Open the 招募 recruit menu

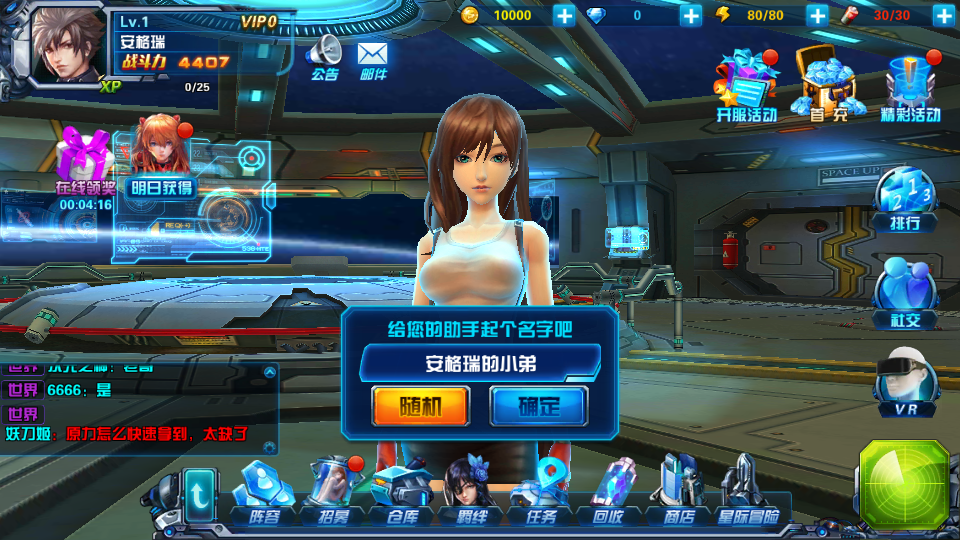click(x=333, y=494)
